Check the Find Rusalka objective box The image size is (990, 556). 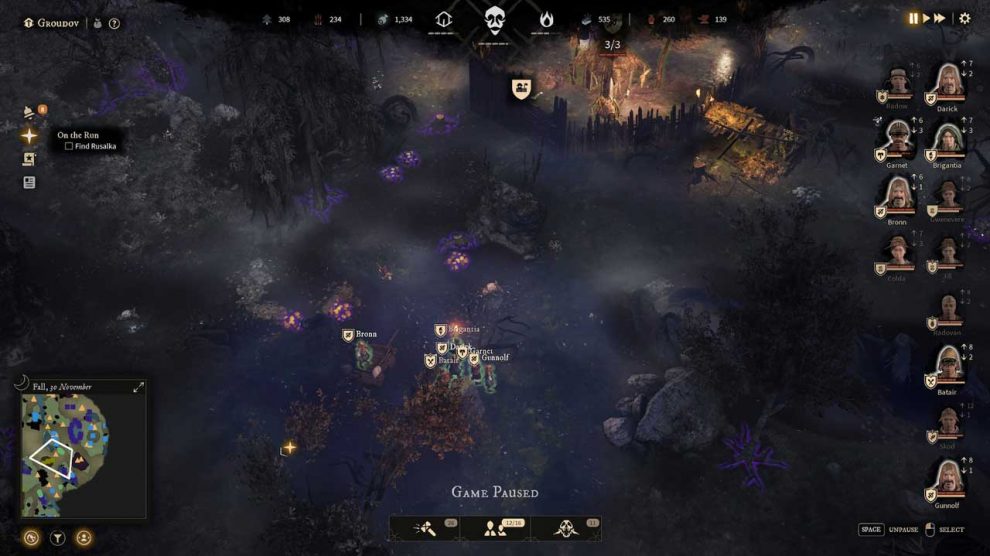coord(68,146)
